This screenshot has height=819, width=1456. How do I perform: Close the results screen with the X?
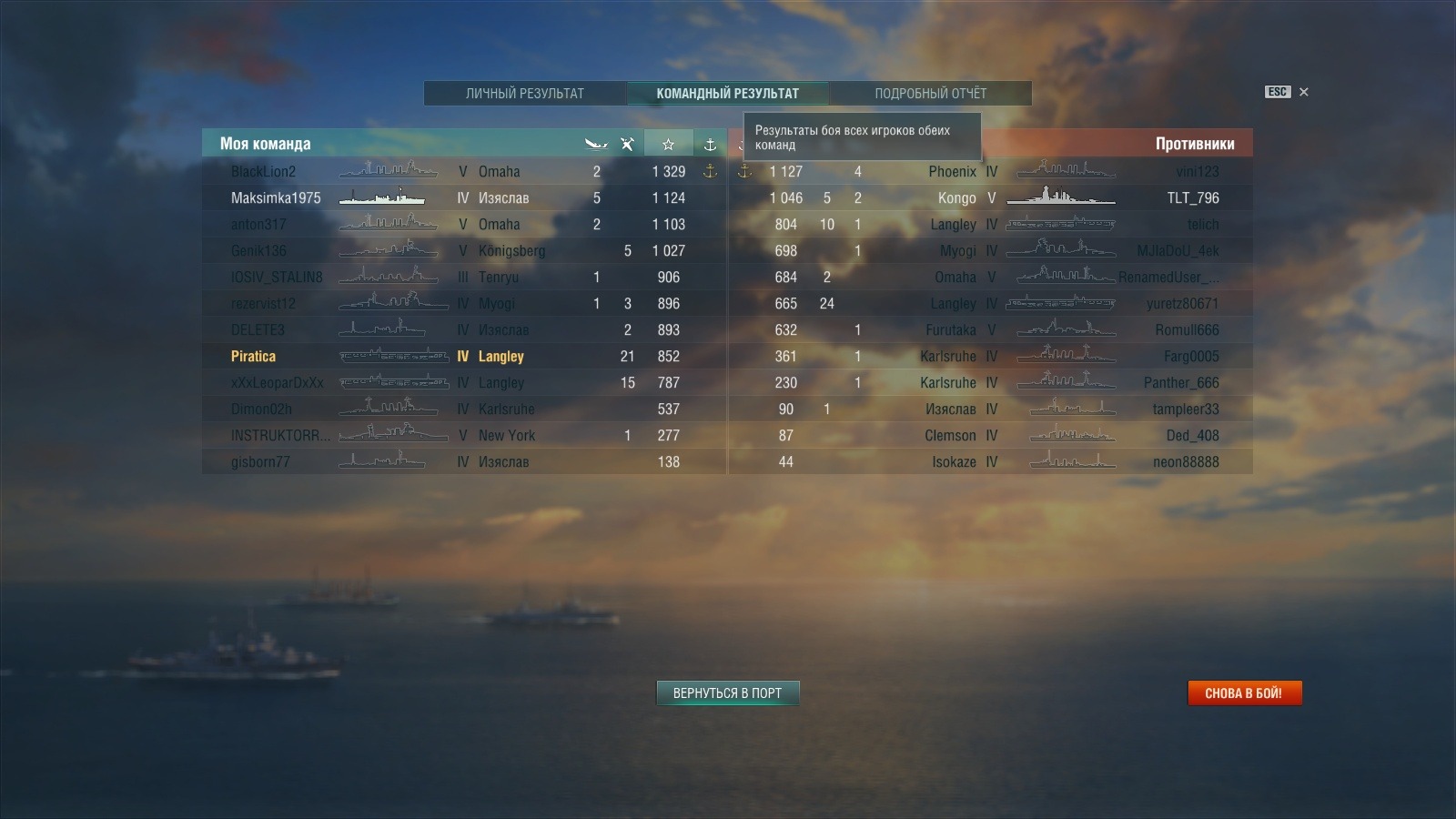point(1304,92)
